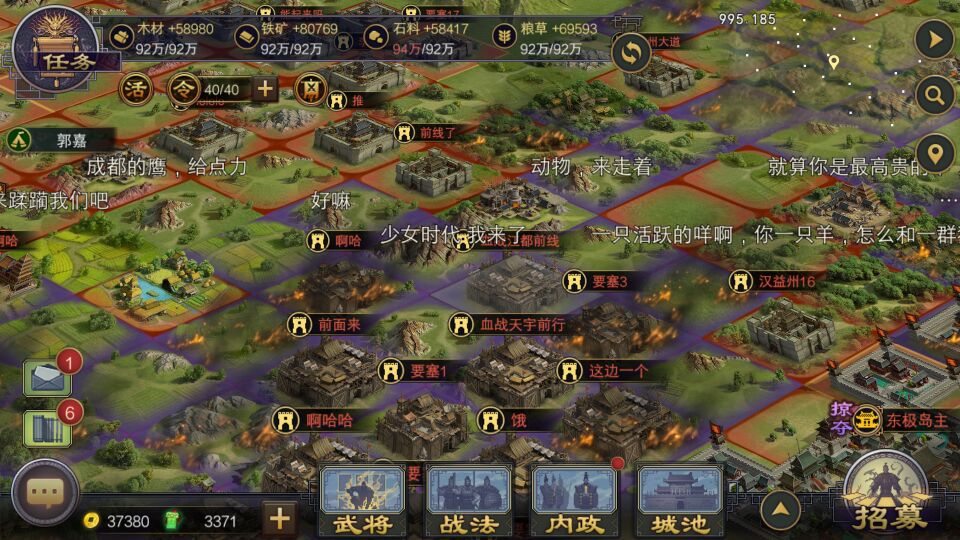The height and width of the screenshot is (540, 960).
Task: Add more gold with the bottom plus button
Action: (x=279, y=518)
